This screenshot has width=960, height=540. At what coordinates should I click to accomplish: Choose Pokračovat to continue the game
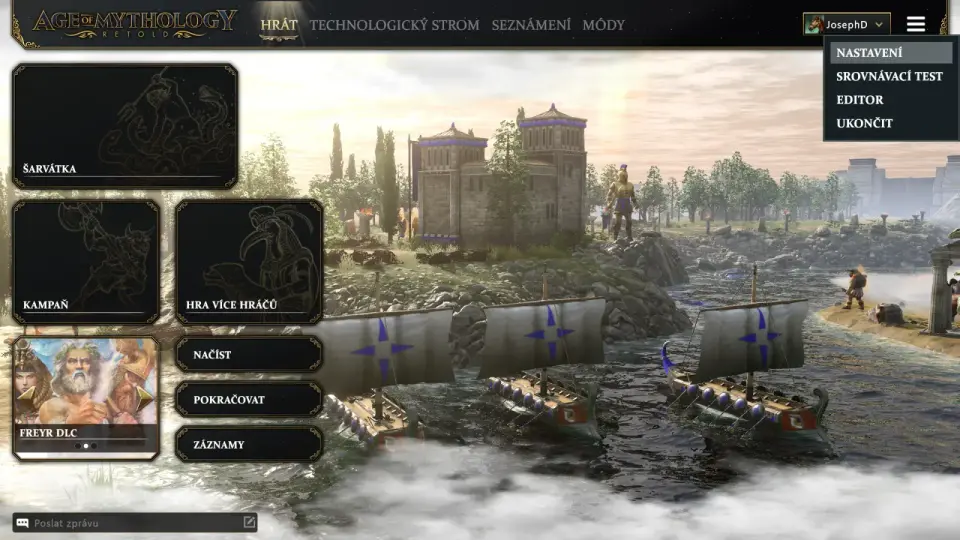pyautogui.click(x=249, y=399)
